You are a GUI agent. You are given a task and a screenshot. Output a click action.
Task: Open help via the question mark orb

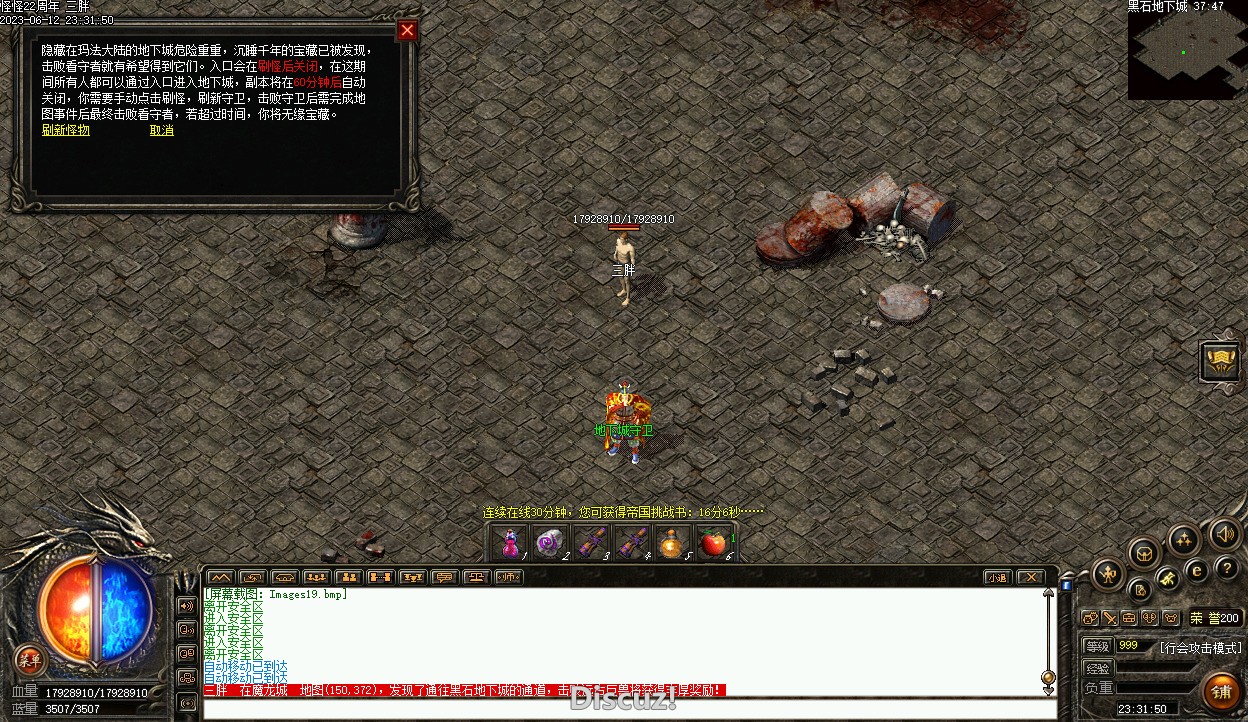[x=1227, y=567]
